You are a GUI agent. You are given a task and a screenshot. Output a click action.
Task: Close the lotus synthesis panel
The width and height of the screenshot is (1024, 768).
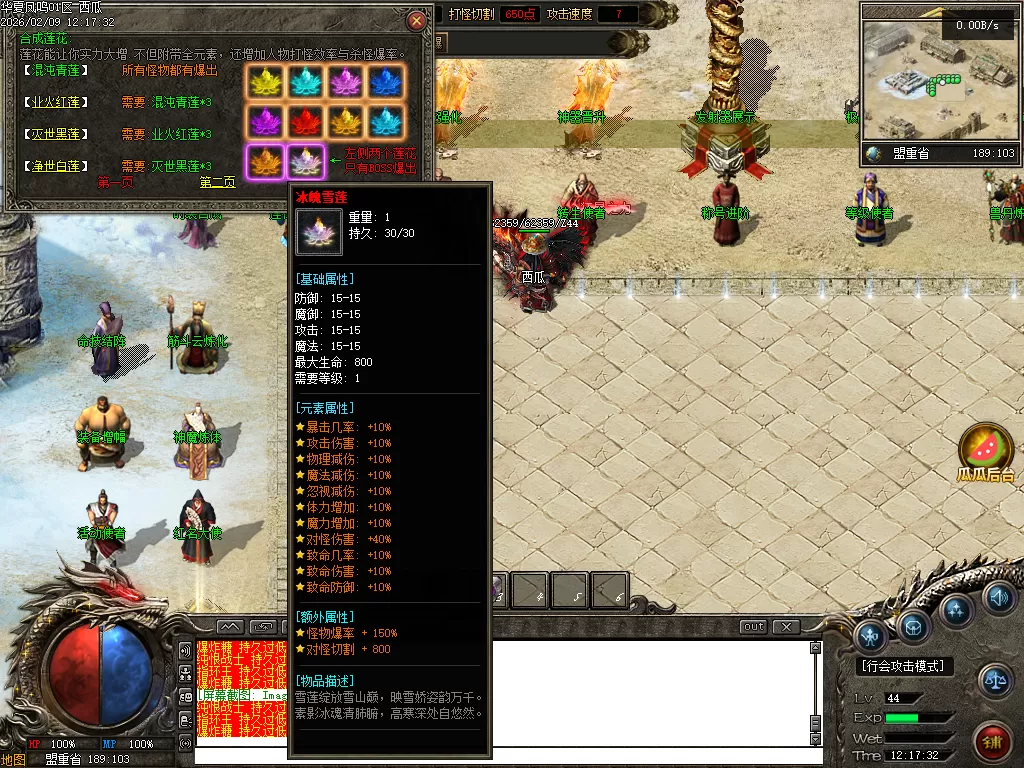(x=416, y=20)
